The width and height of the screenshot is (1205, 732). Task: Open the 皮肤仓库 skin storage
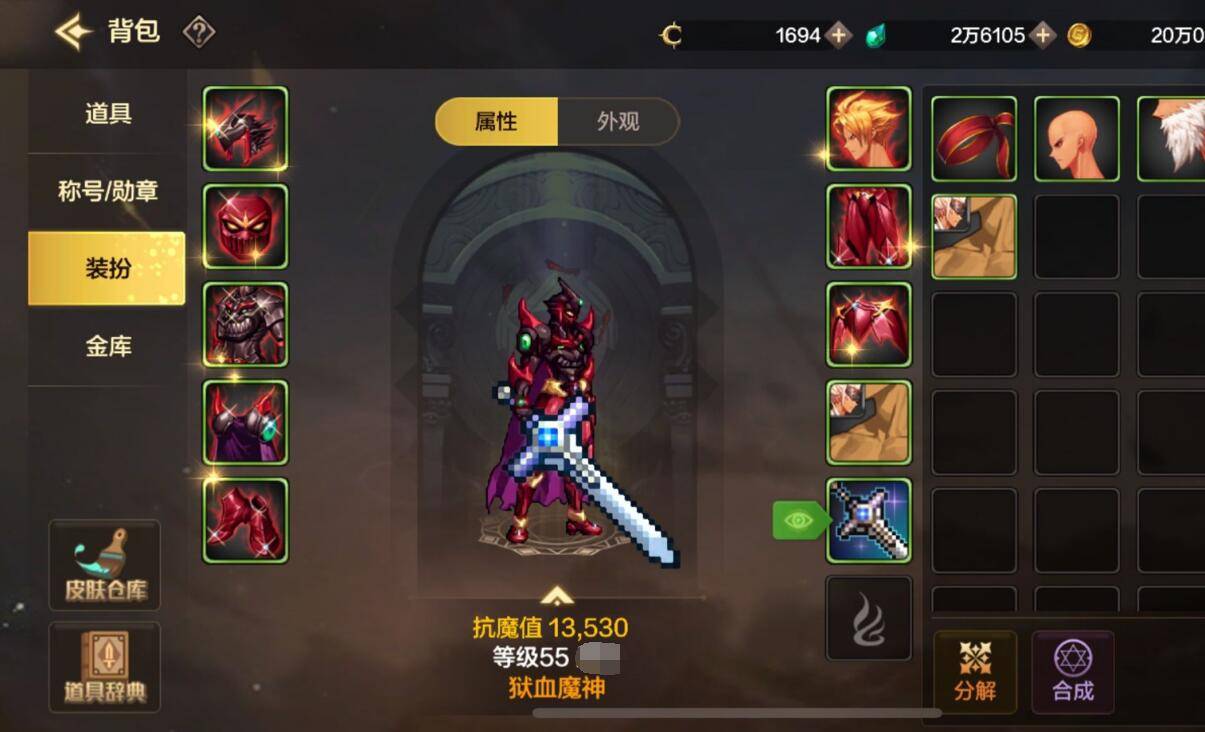click(x=105, y=565)
